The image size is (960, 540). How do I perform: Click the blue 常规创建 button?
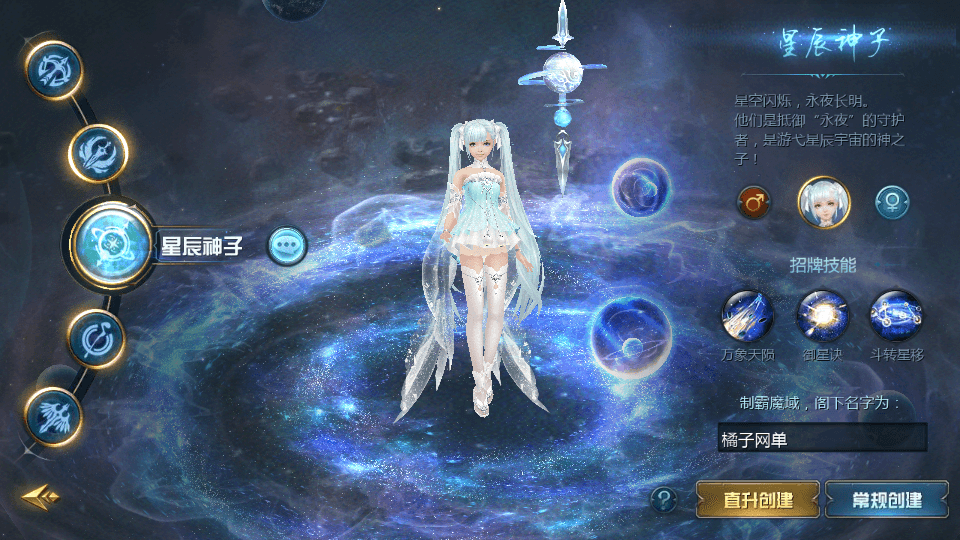tap(886, 499)
